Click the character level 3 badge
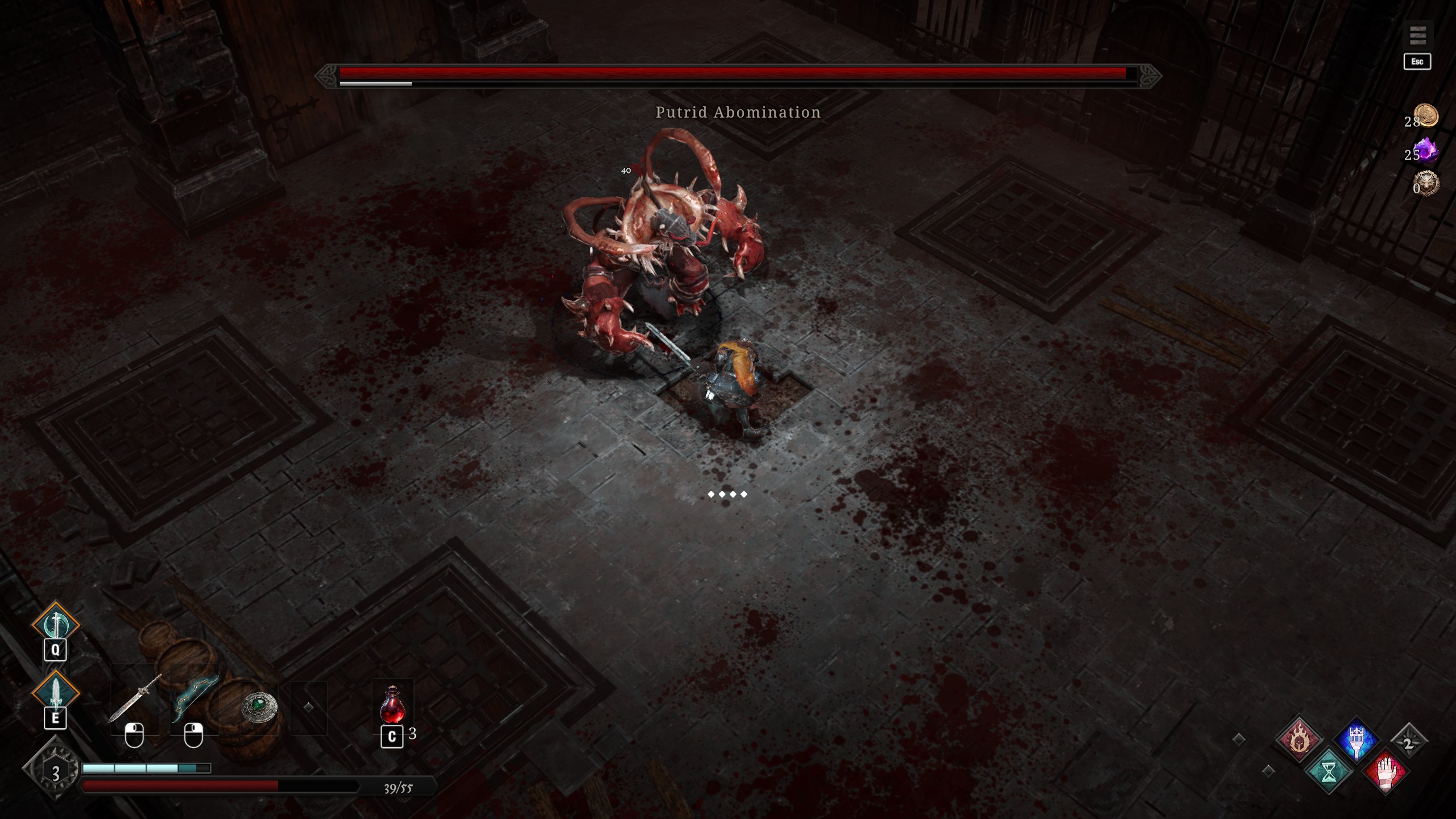The width and height of the screenshot is (1456, 819). tap(55, 773)
